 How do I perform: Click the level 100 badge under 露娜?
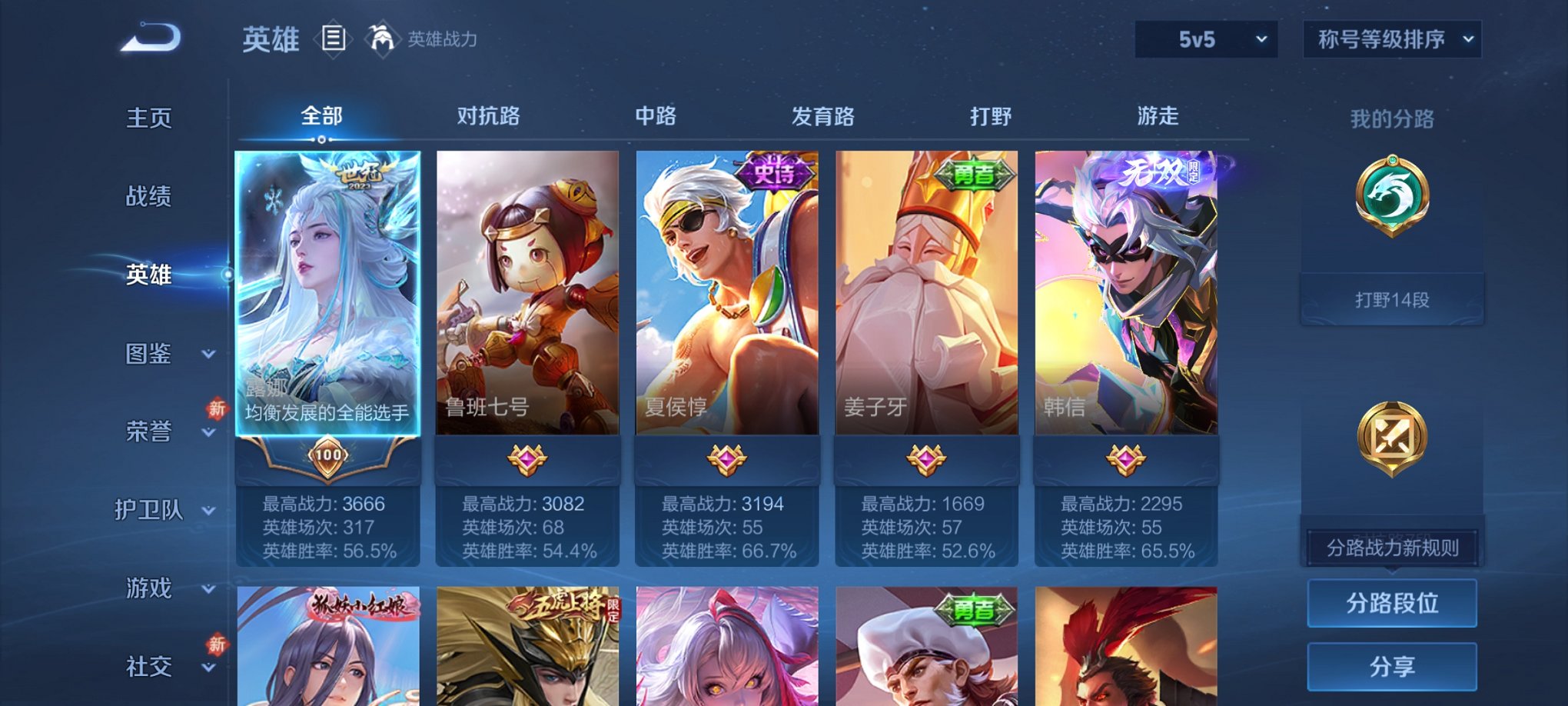click(x=329, y=457)
